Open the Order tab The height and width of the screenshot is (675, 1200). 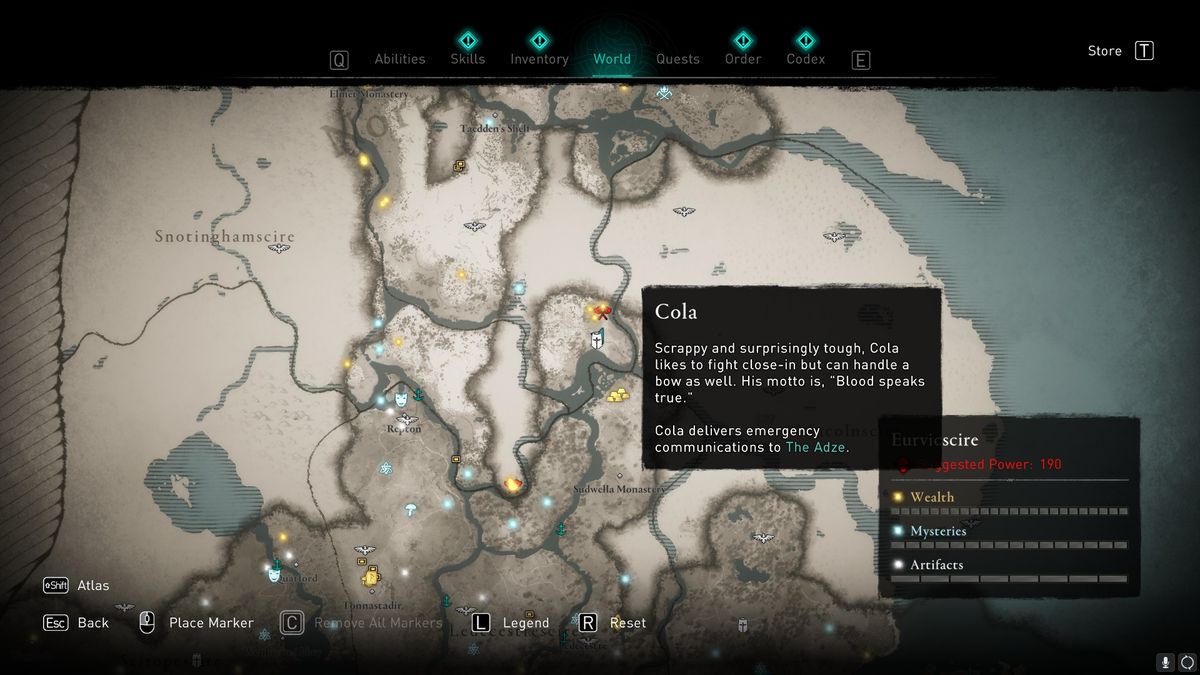tap(742, 59)
